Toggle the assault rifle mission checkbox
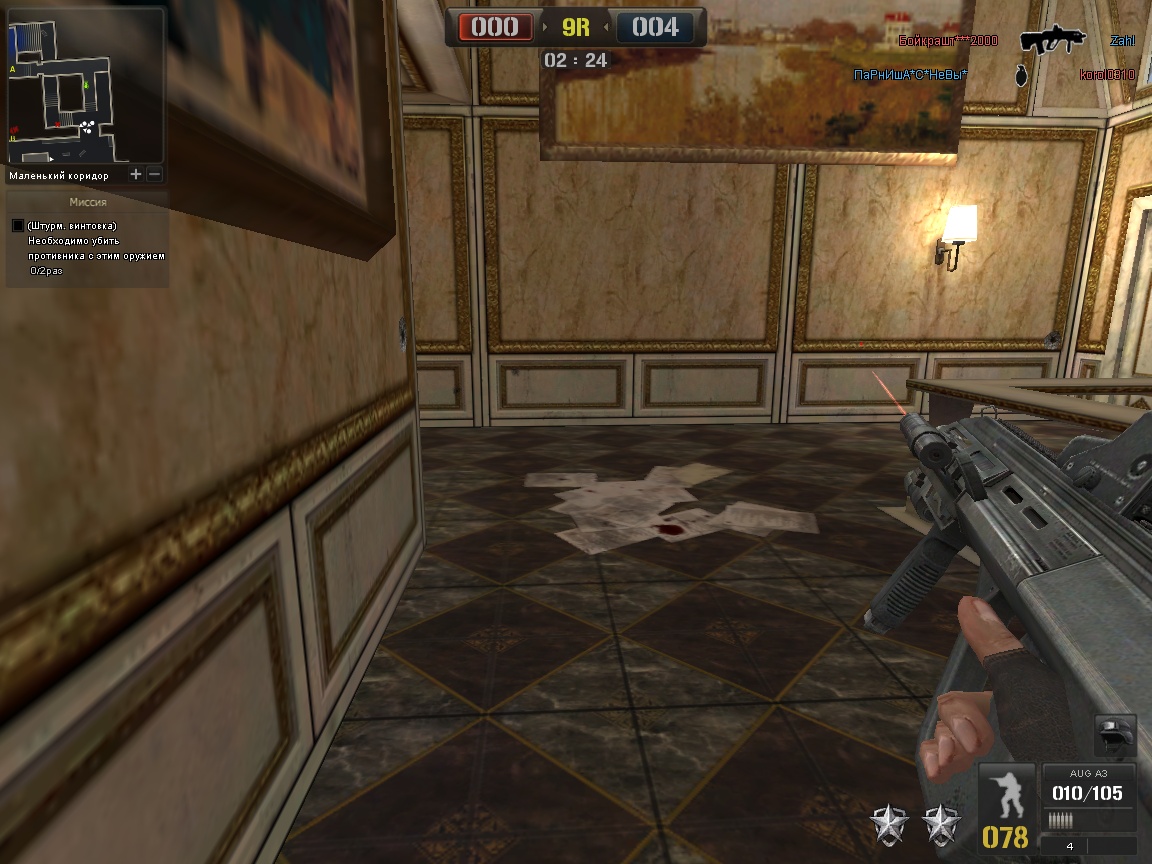 point(17,226)
